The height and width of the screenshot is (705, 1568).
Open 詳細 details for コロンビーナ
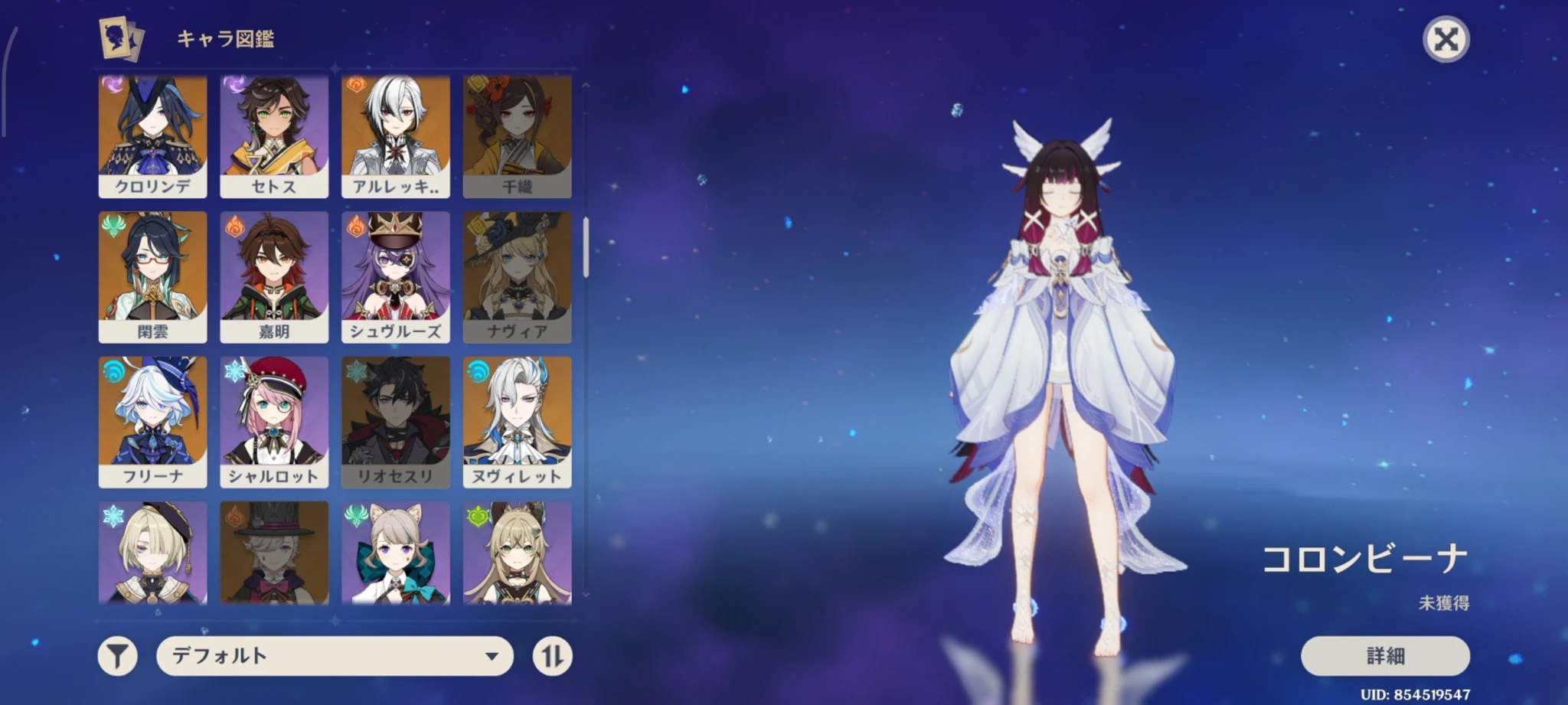(1384, 656)
